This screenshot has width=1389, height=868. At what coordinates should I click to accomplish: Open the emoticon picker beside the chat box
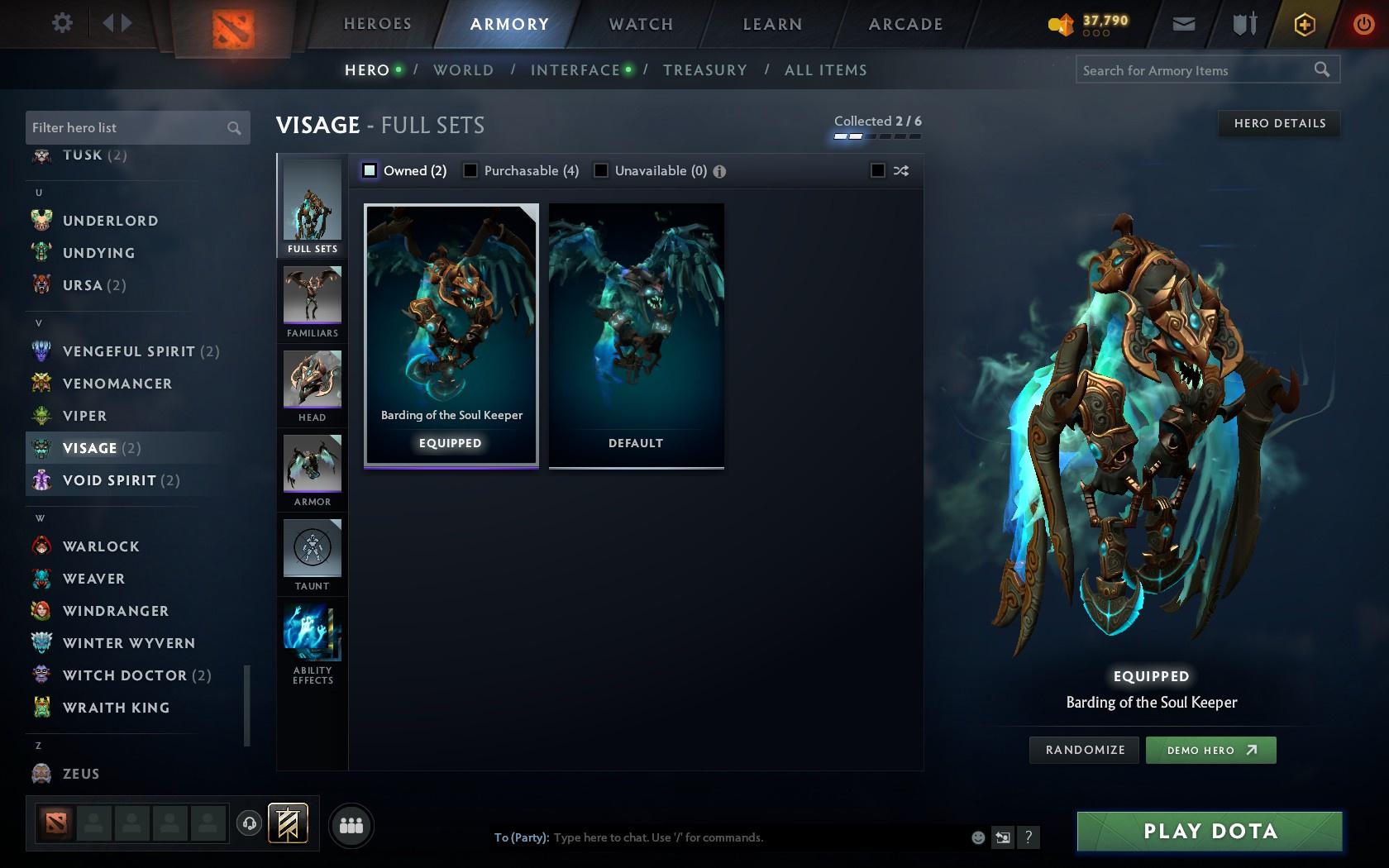coord(978,837)
